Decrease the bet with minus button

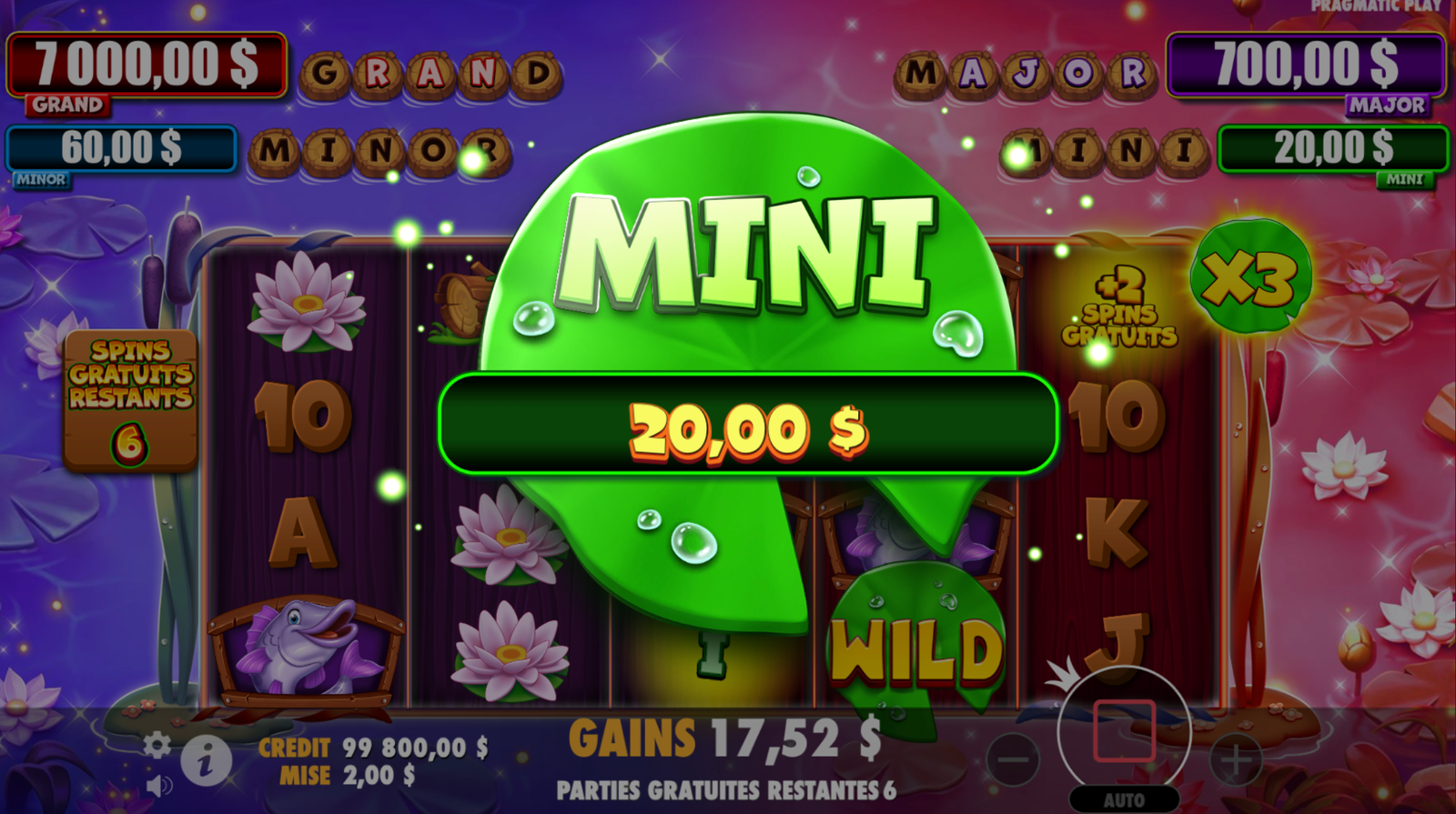[x=1012, y=759]
